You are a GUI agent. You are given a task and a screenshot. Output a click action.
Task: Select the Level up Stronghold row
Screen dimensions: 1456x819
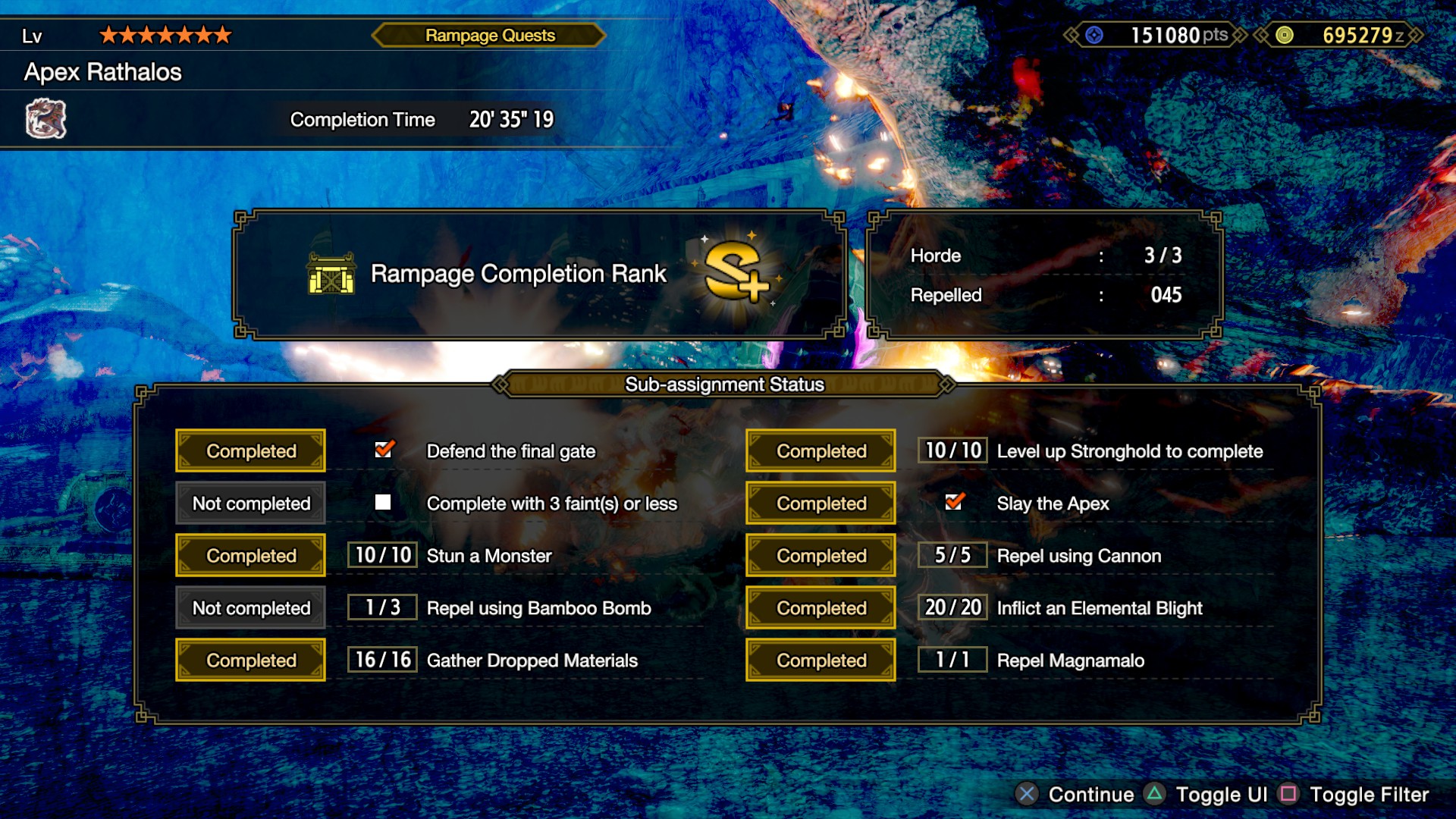(x=1129, y=451)
